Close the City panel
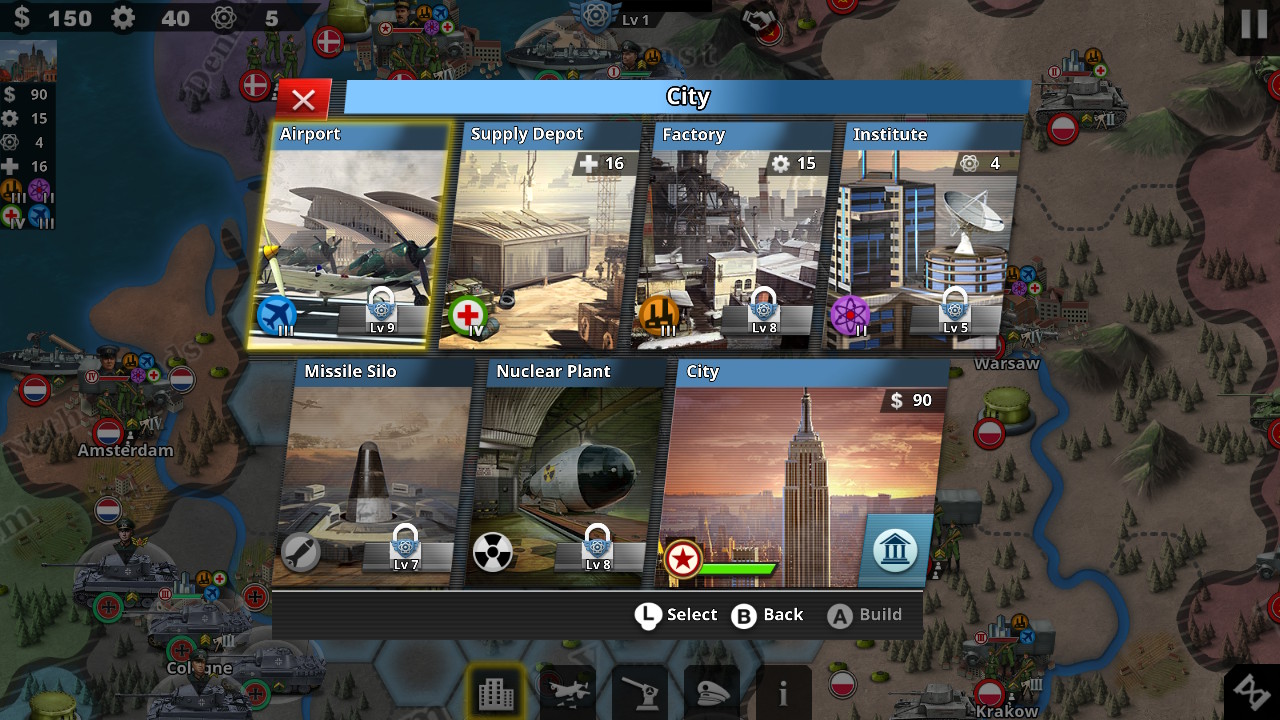 click(303, 98)
